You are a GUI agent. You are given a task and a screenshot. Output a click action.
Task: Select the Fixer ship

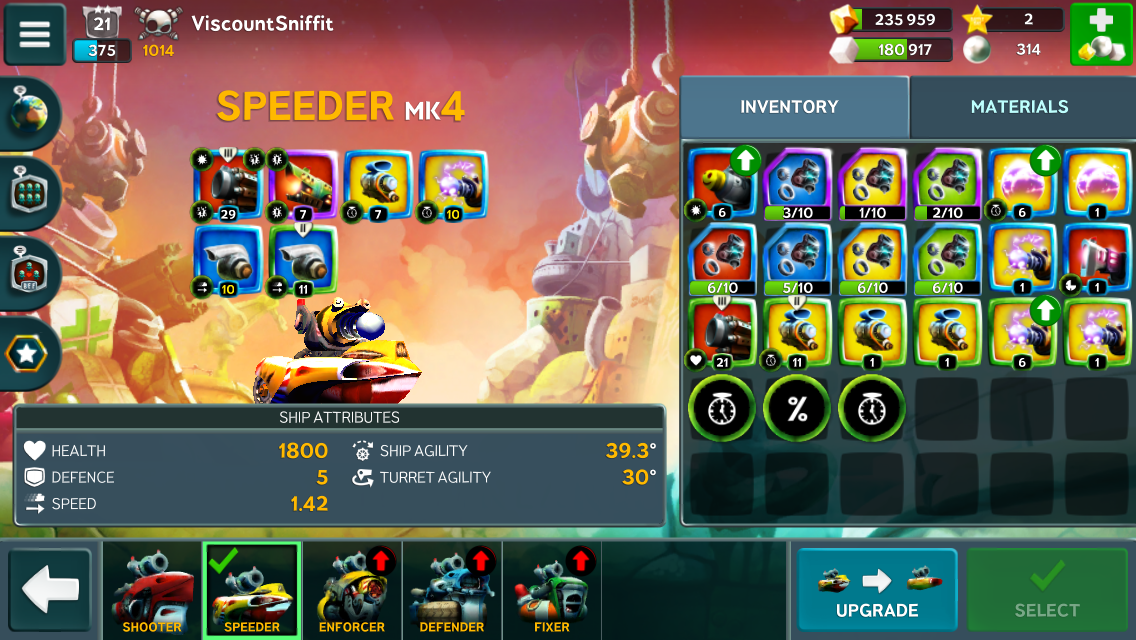[552, 590]
